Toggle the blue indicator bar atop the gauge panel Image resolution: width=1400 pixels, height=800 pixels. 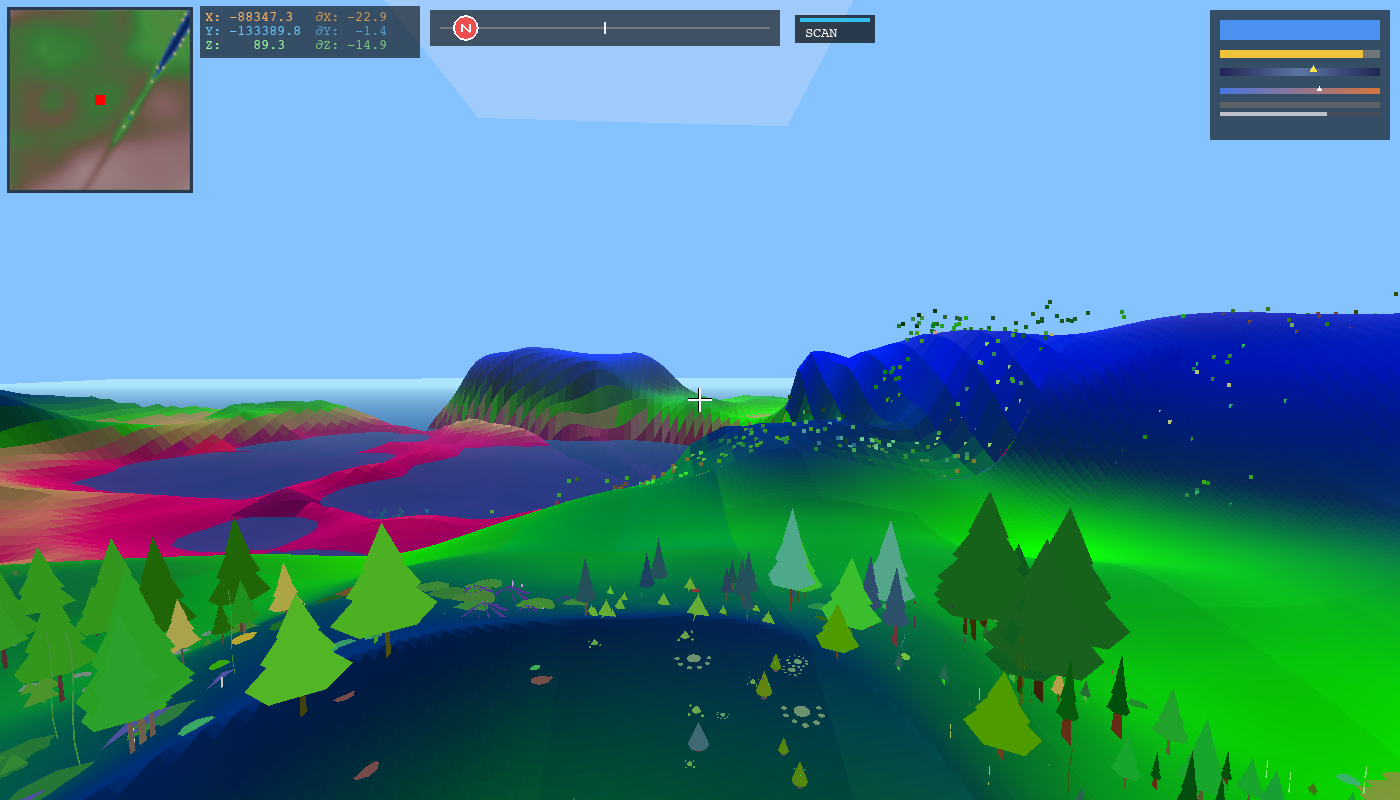tap(1299, 32)
